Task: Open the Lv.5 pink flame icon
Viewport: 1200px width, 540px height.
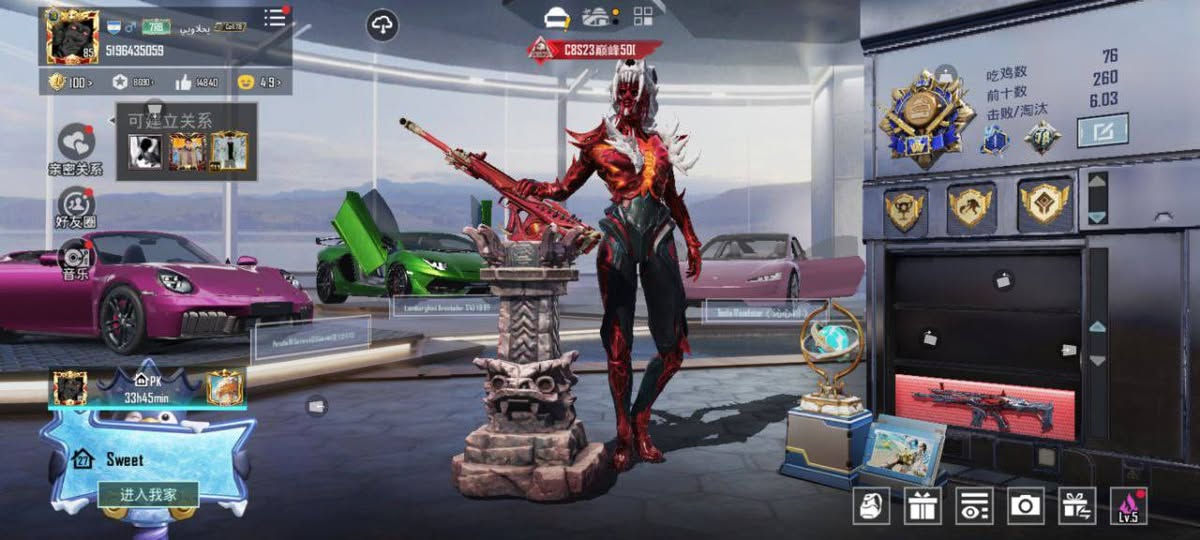Action: coord(1129,506)
